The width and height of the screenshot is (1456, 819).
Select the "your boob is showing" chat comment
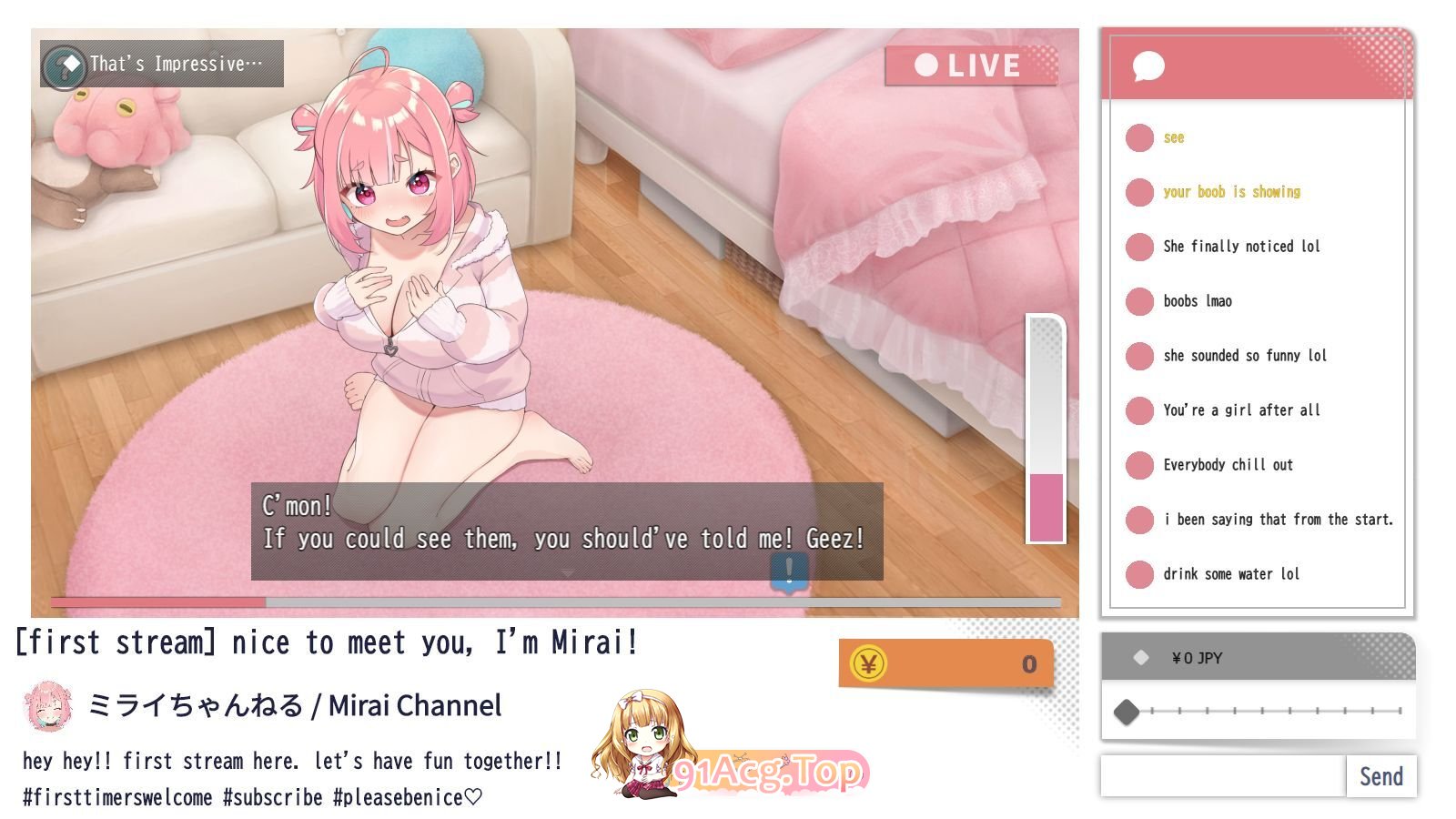[1231, 192]
